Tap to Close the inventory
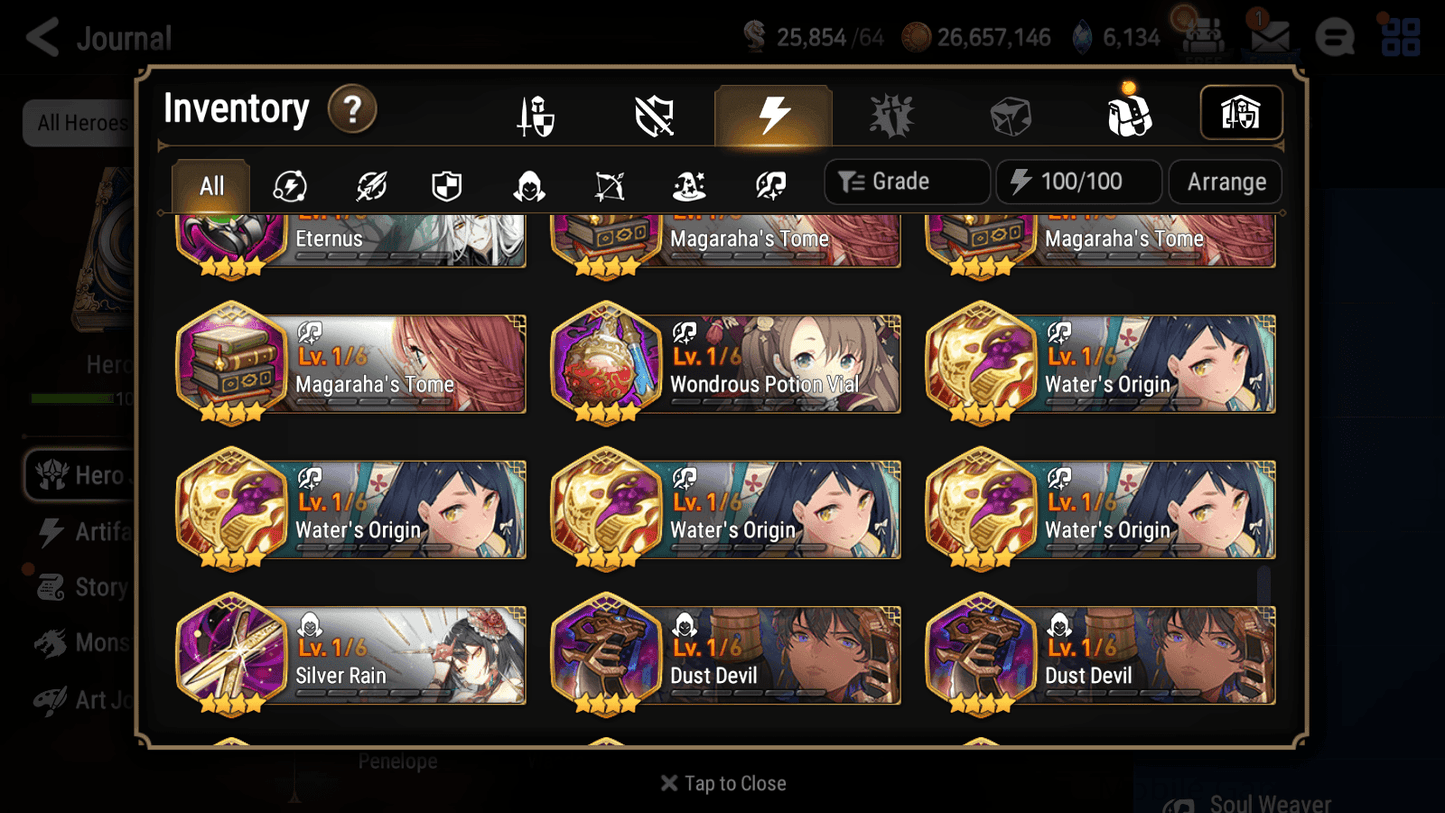Screen dimensions: 1445x813 [x=723, y=783]
